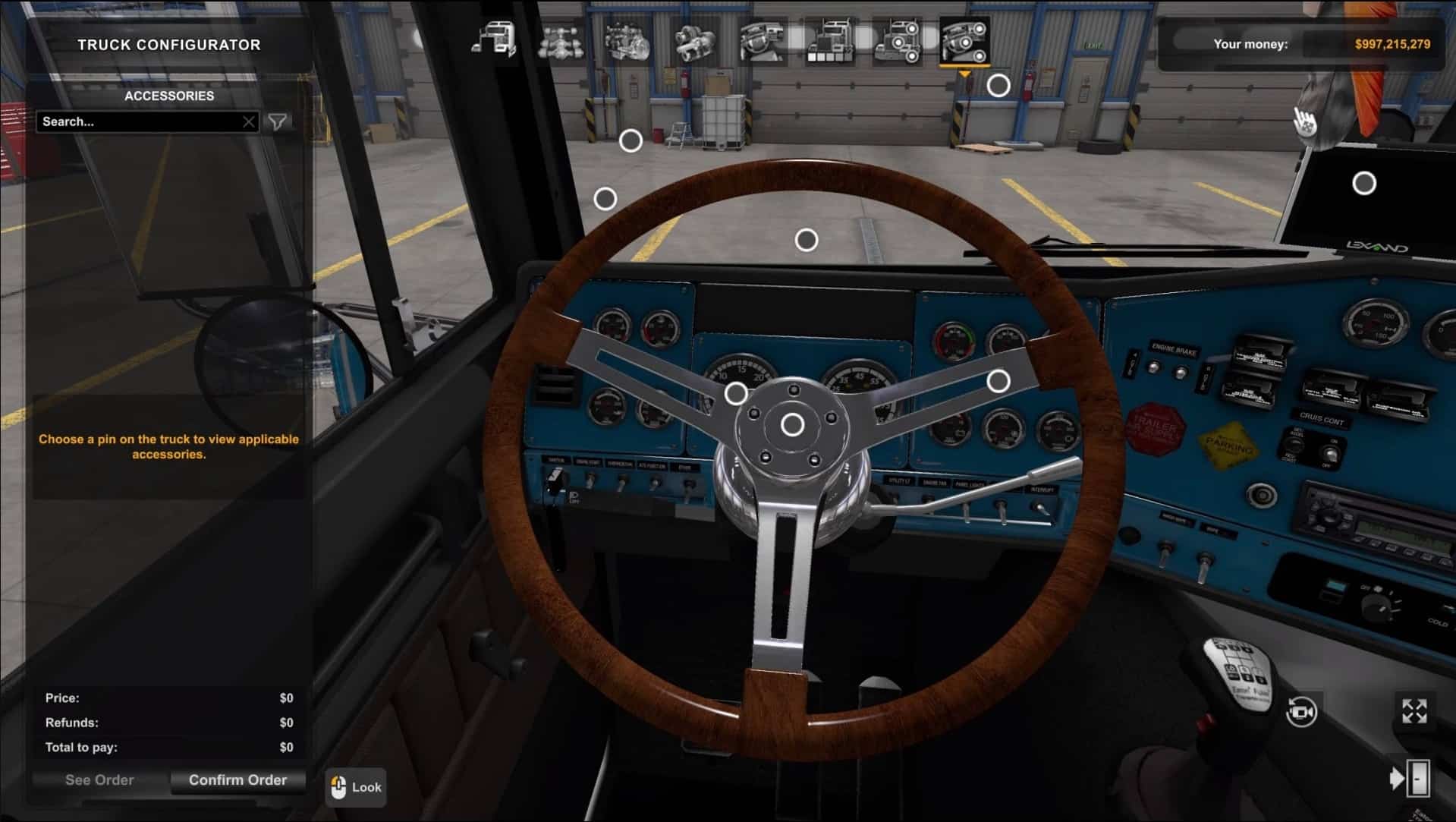Click the accessories search field
Screen dimensions: 1456x822
tap(140, 121)
